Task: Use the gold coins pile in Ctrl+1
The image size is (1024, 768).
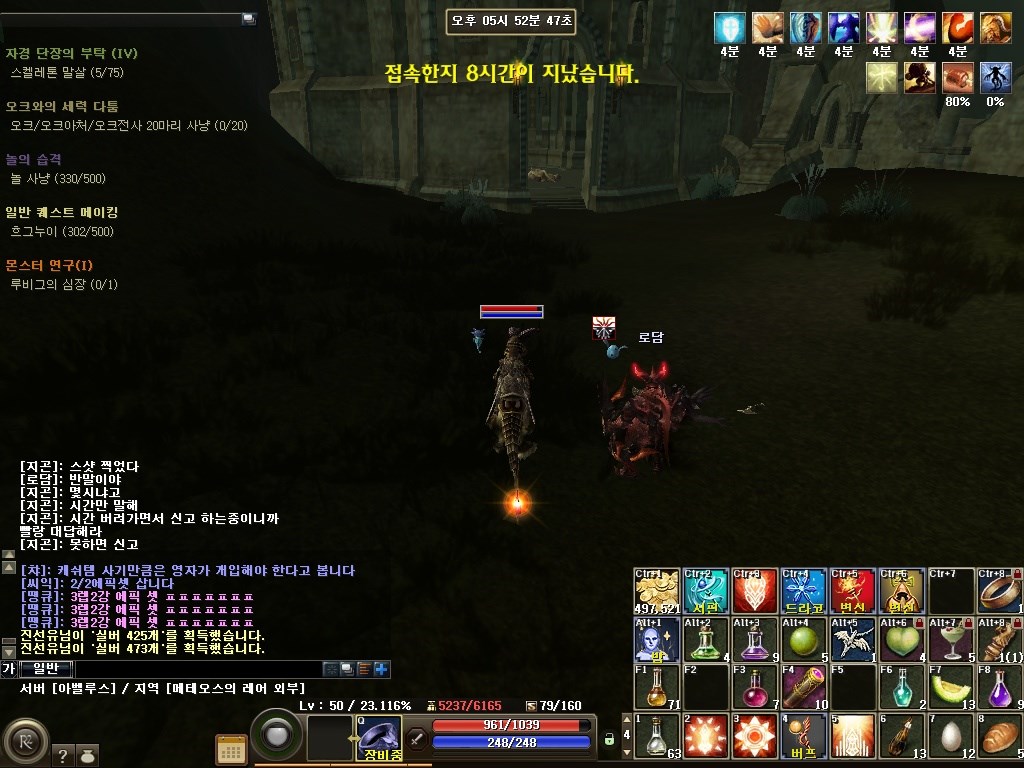Action: click(656, 590)
